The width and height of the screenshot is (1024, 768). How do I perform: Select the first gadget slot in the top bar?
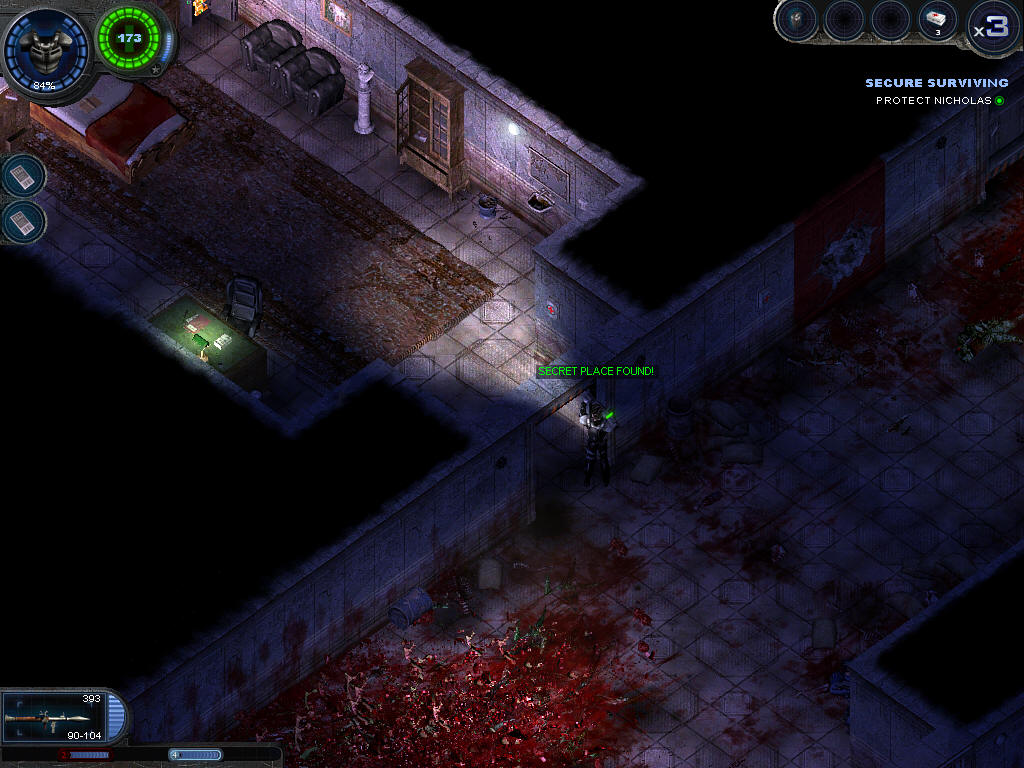[797, 21]
